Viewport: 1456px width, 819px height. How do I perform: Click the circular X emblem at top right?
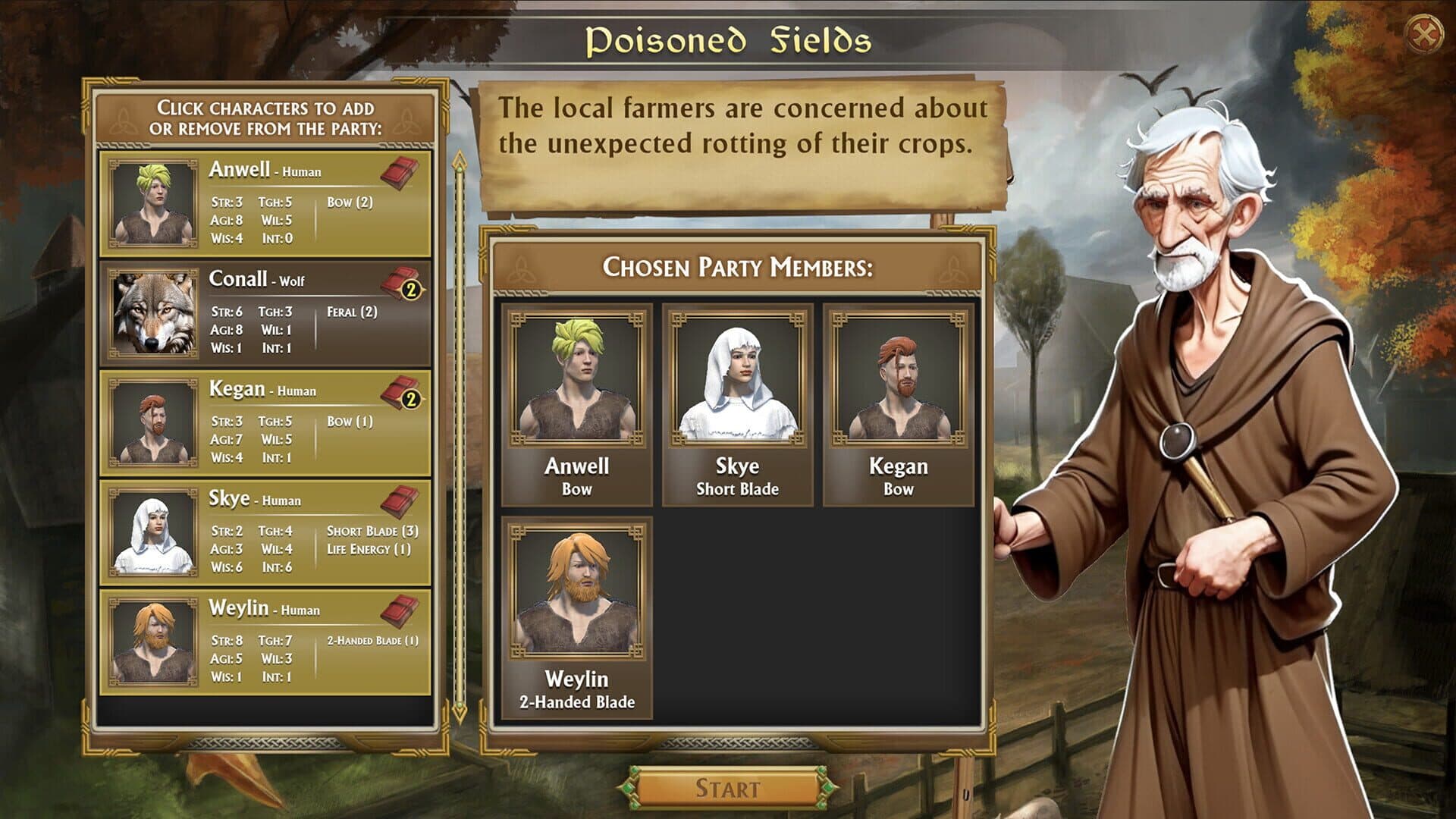(x=1425, y=31)
